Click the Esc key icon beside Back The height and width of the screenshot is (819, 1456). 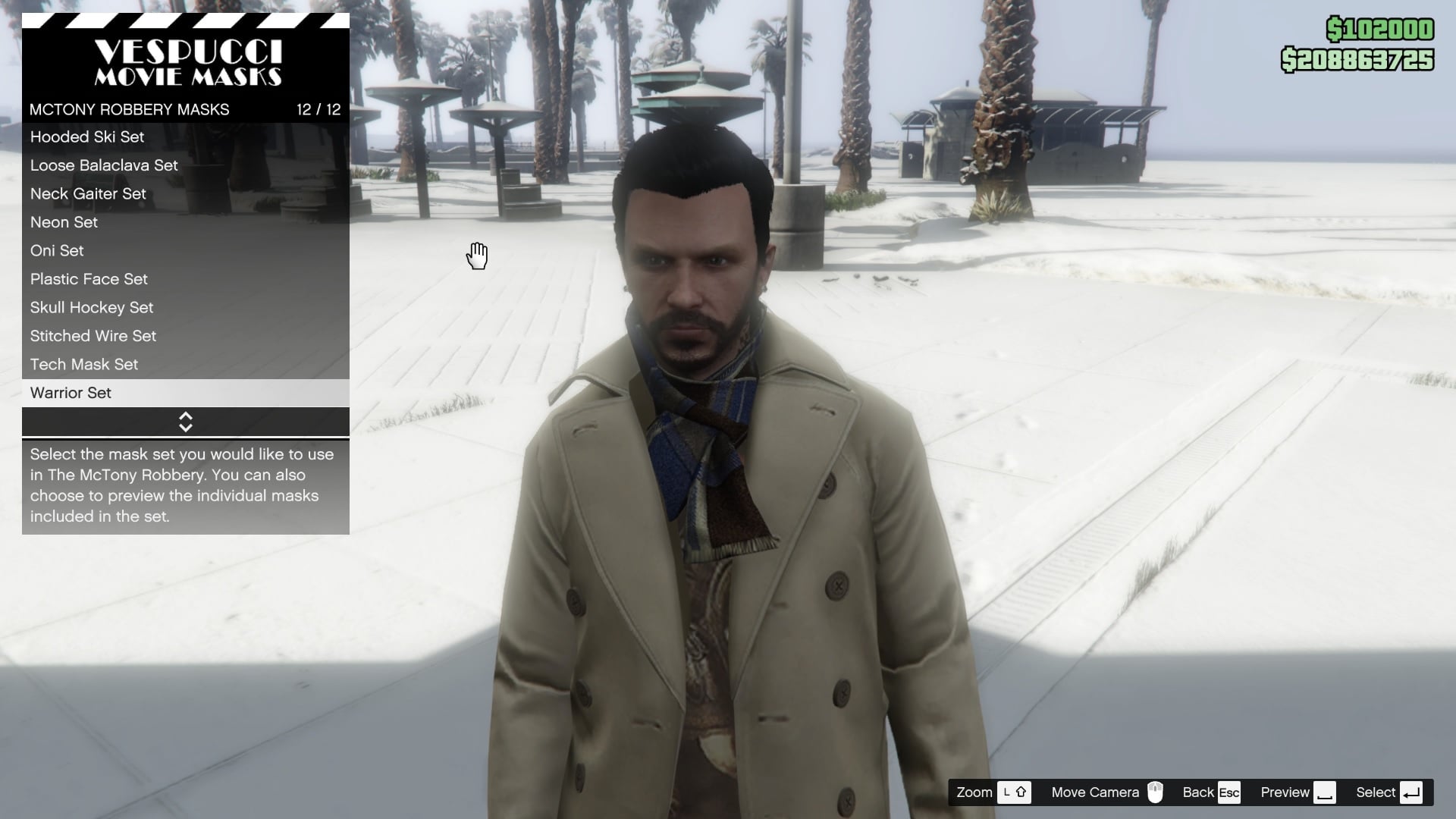click(x=1228, y=792)
